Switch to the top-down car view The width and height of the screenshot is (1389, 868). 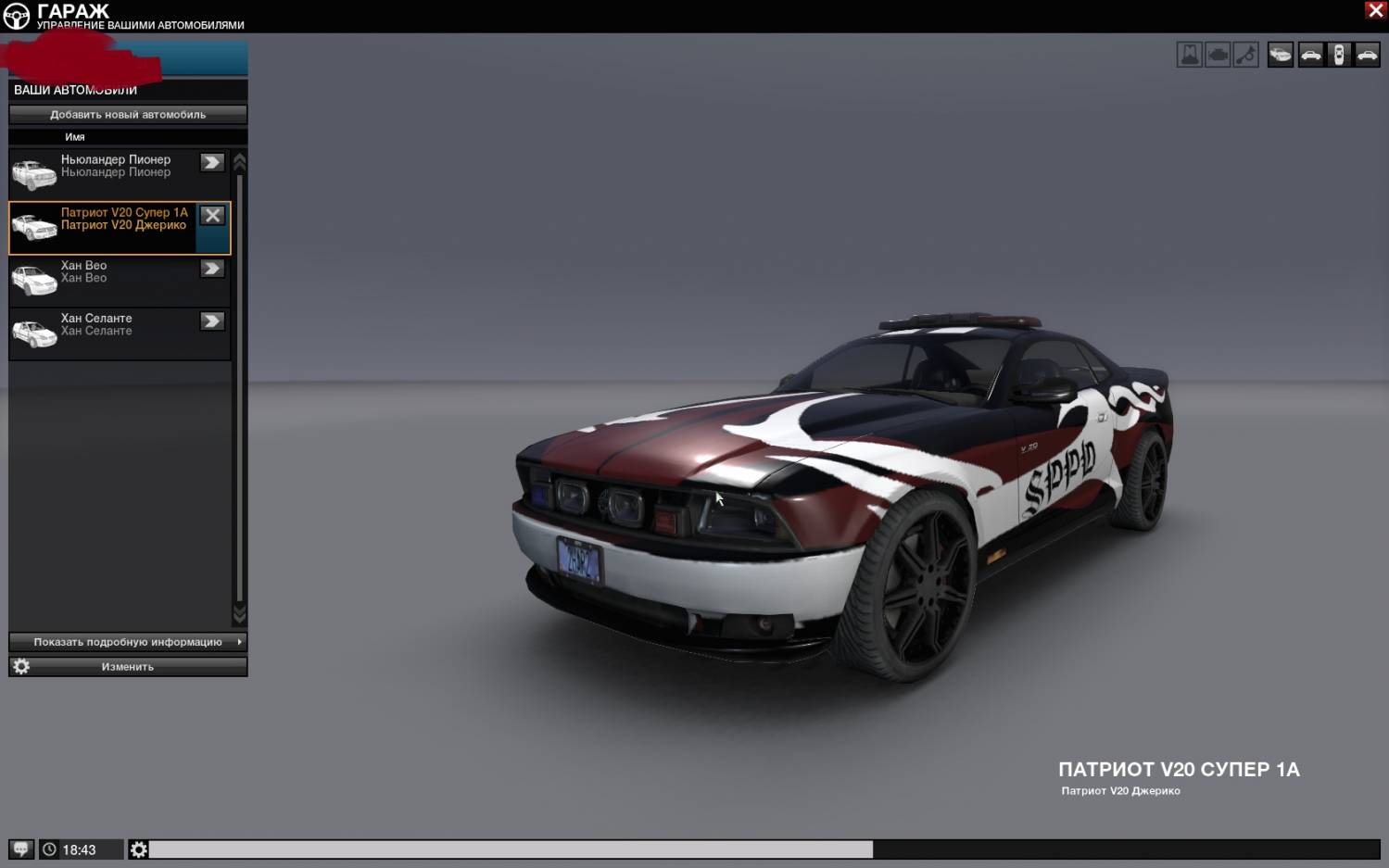pos(1338,56)
